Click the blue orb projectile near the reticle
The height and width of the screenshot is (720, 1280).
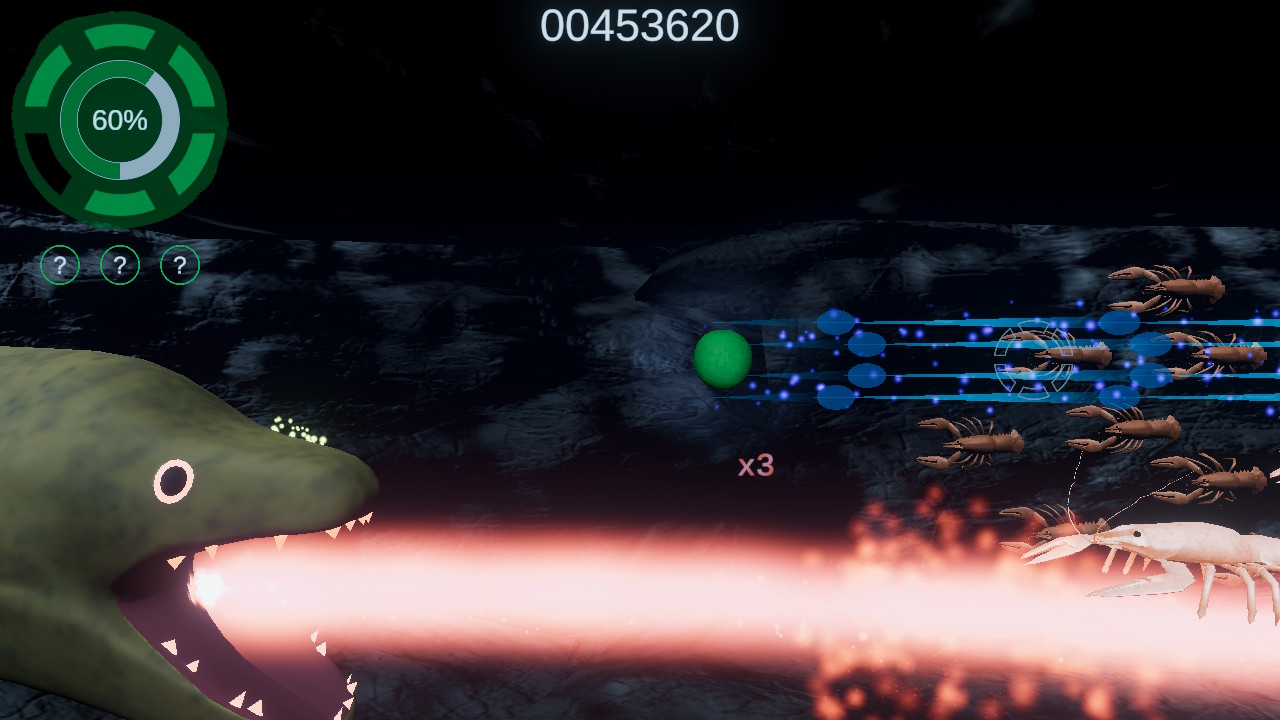click(1117, 323)
